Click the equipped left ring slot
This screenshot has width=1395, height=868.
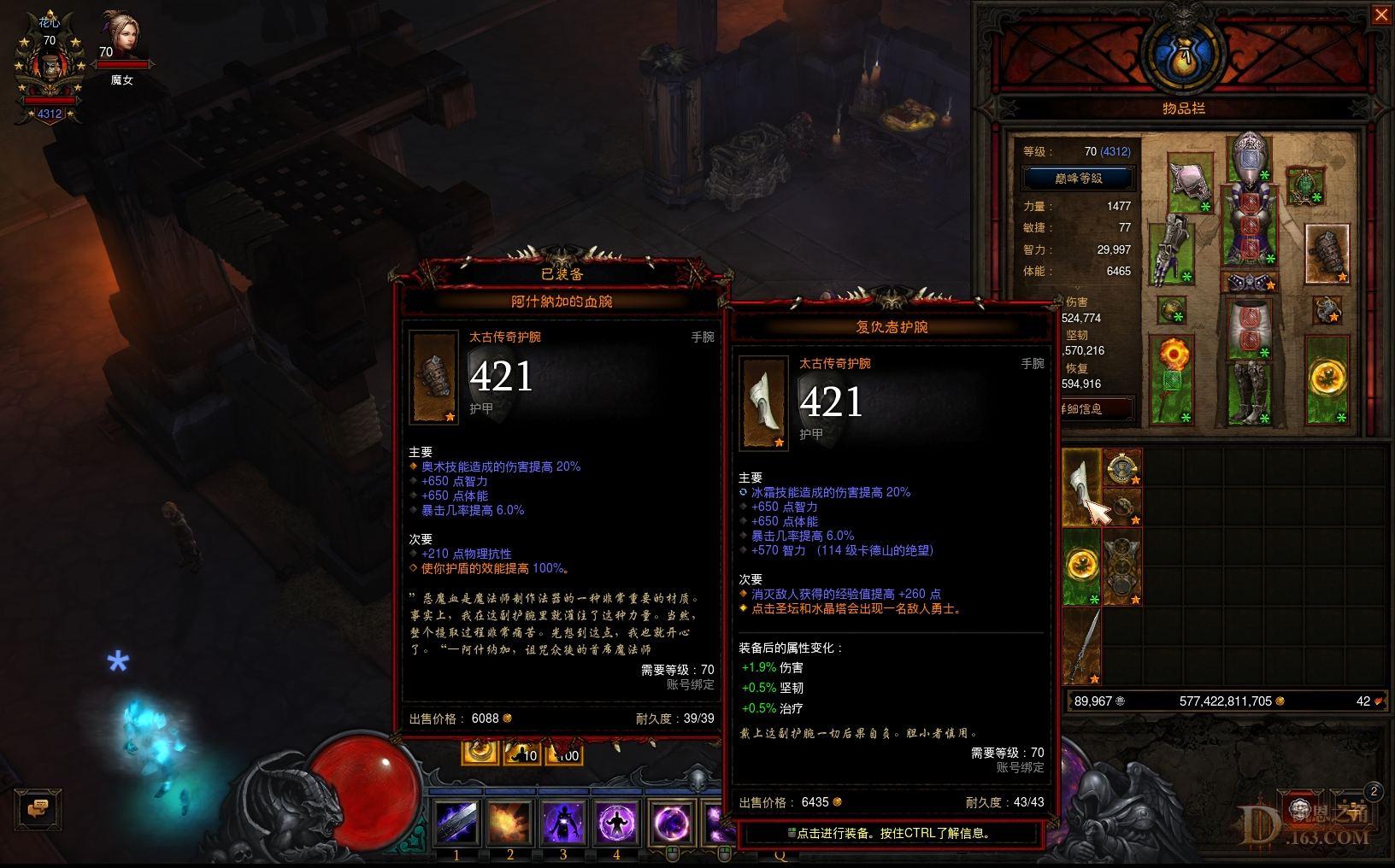point(1171,308)
